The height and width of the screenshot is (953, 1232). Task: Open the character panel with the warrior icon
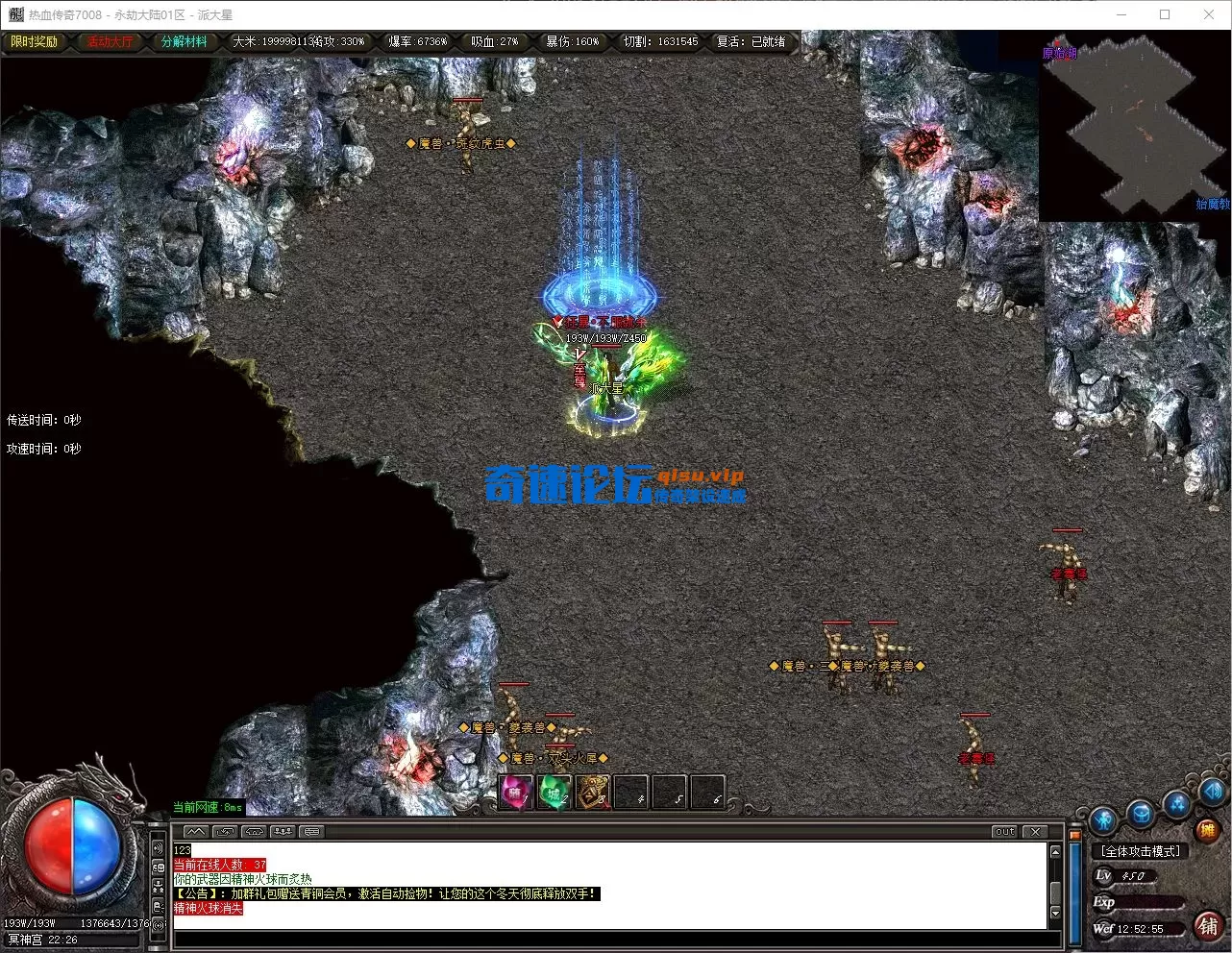1103,820
